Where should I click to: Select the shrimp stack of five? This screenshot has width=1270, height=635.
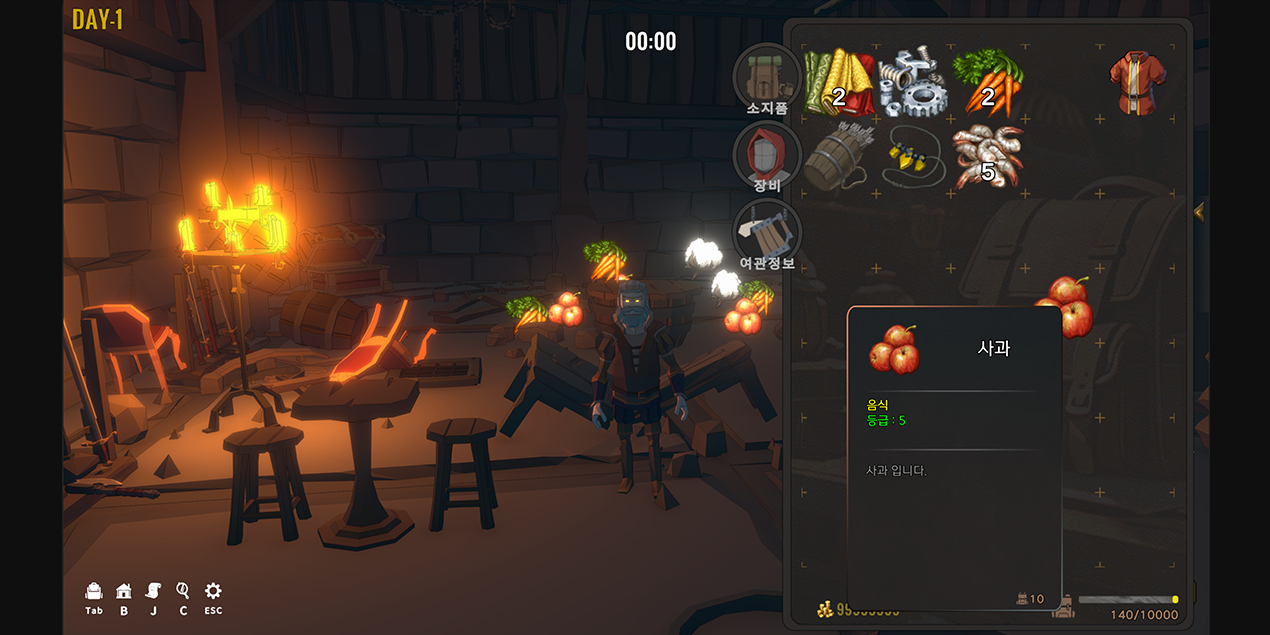point(987,157)
